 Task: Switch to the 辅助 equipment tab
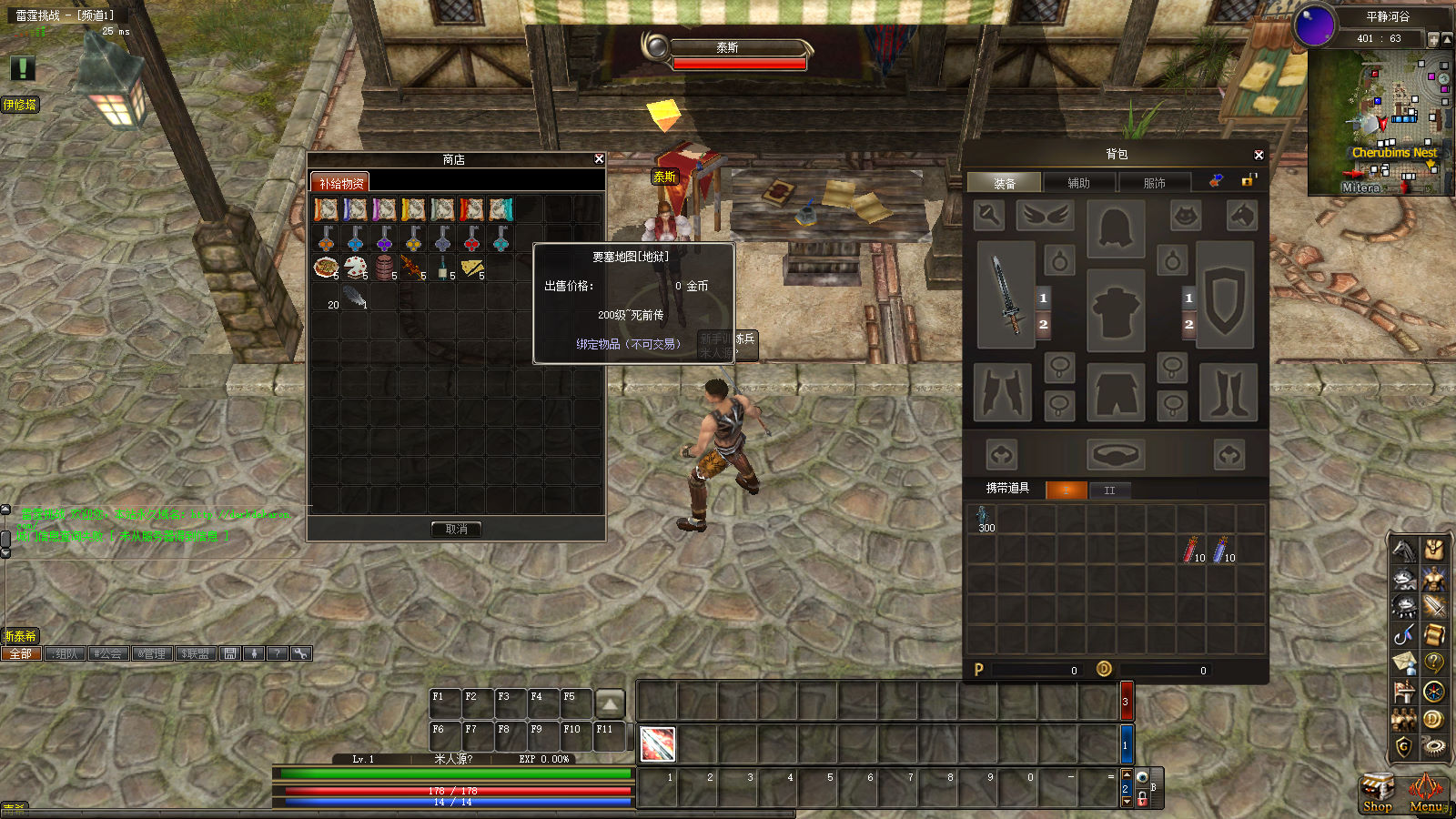click(x=1078, y=183)
